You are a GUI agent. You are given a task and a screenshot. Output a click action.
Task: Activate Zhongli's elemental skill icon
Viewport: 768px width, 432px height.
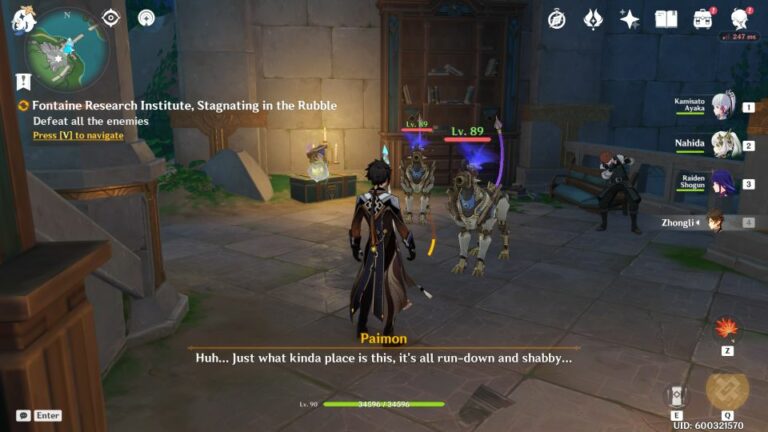pos(676,394)
